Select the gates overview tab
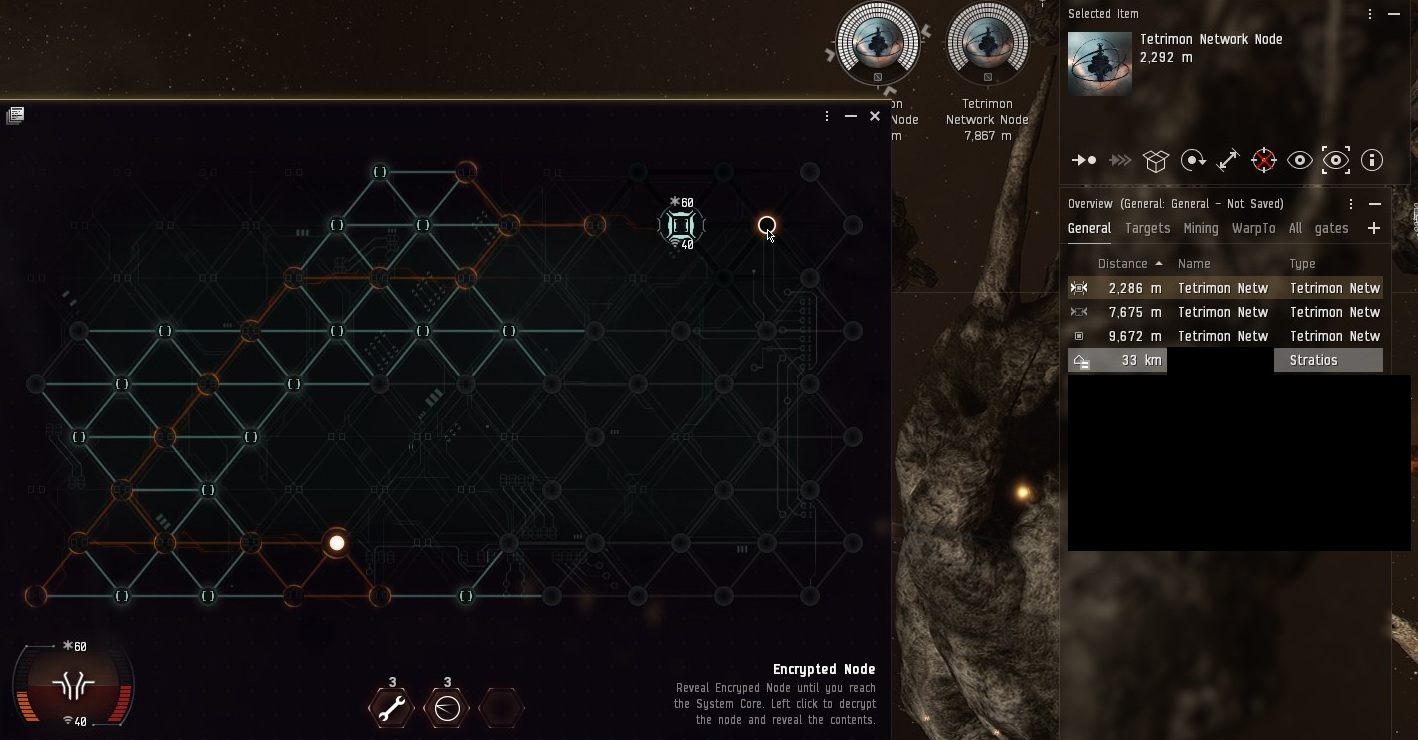 click(1331, 228)
